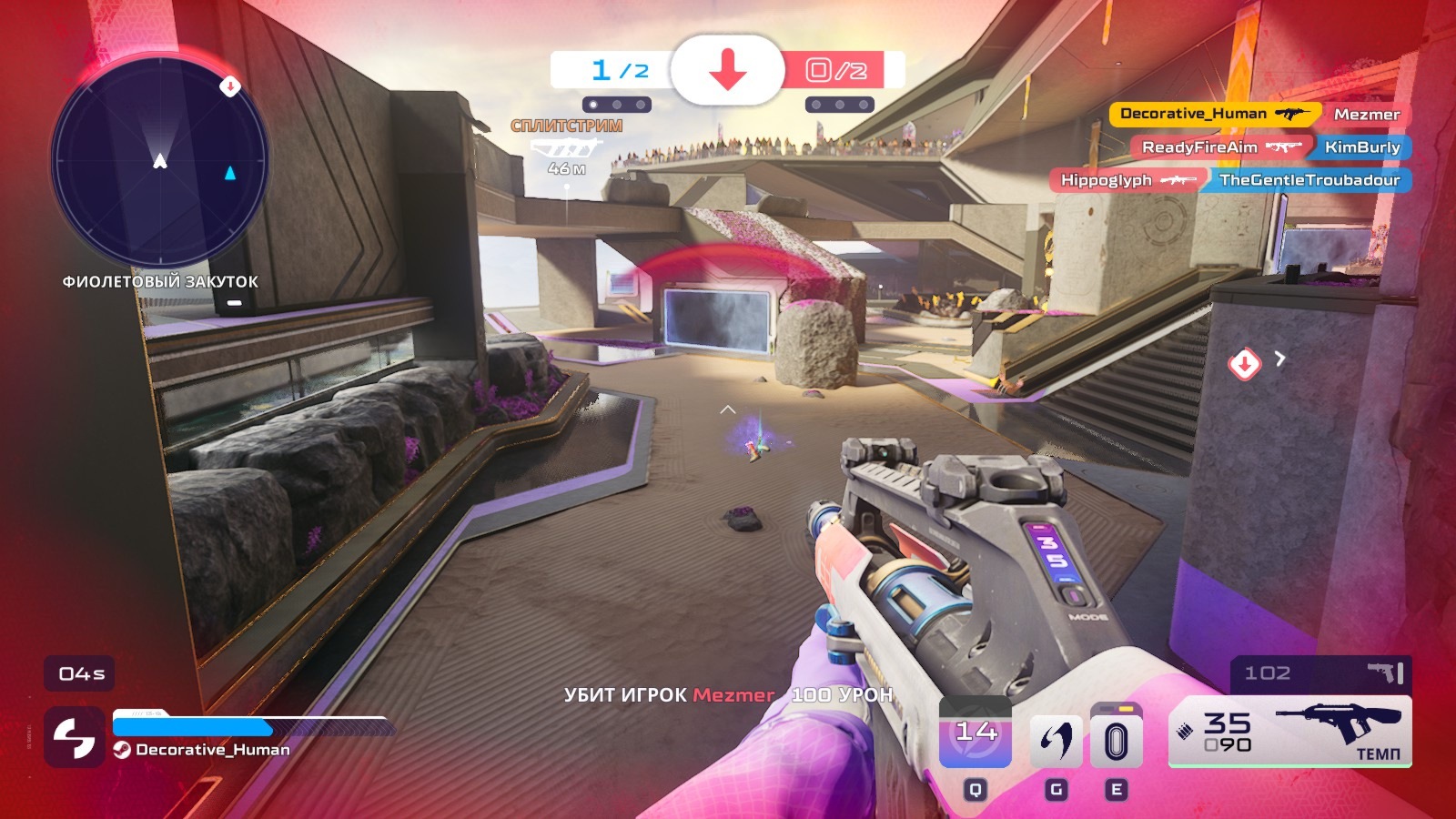The image size is (1456, 819).
Task: Click the objective marker on radar edge
Action: click(230, 86)
